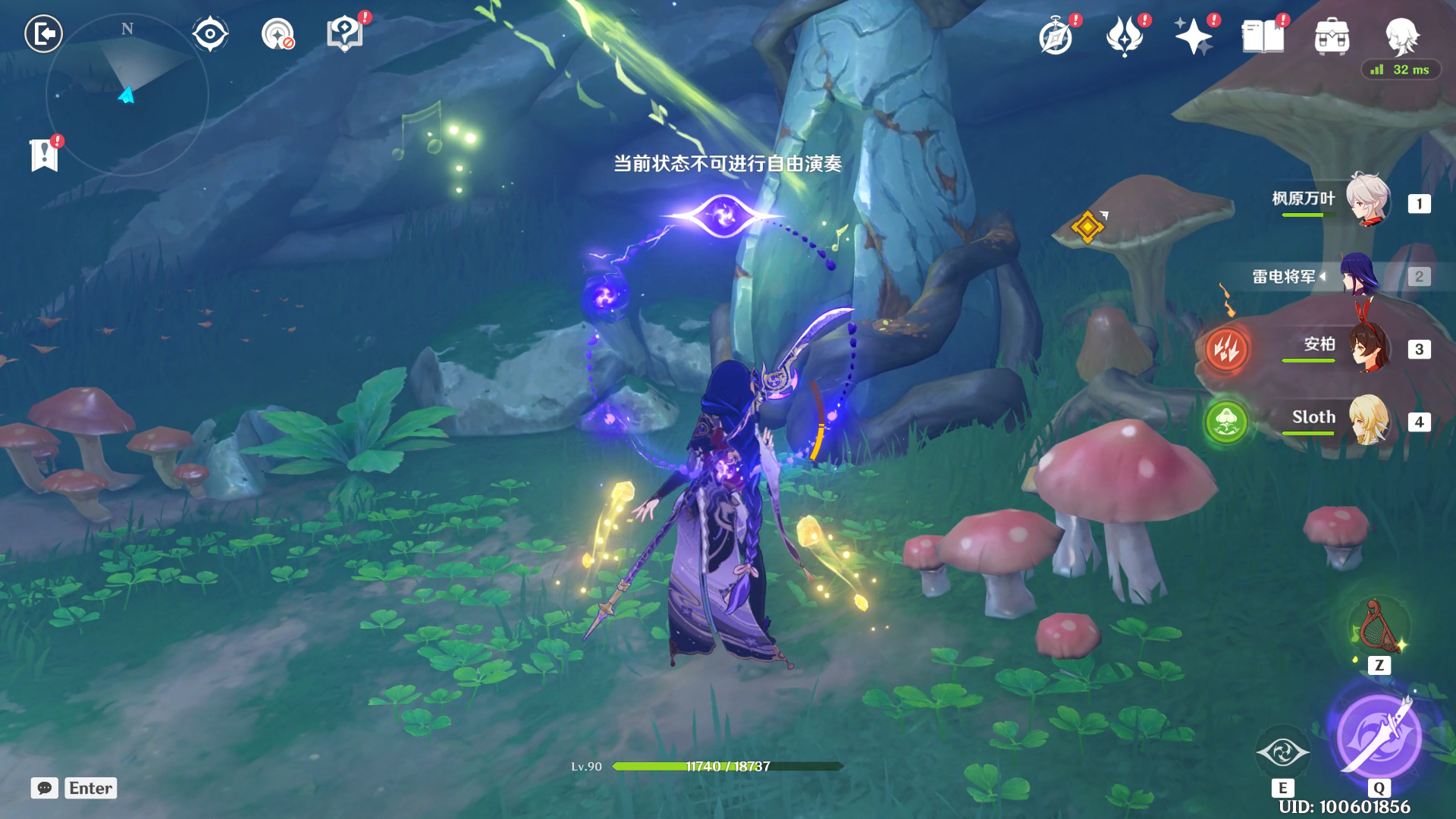Click the red pyro burst icon beside 安柏

(x=1226, y=349)
